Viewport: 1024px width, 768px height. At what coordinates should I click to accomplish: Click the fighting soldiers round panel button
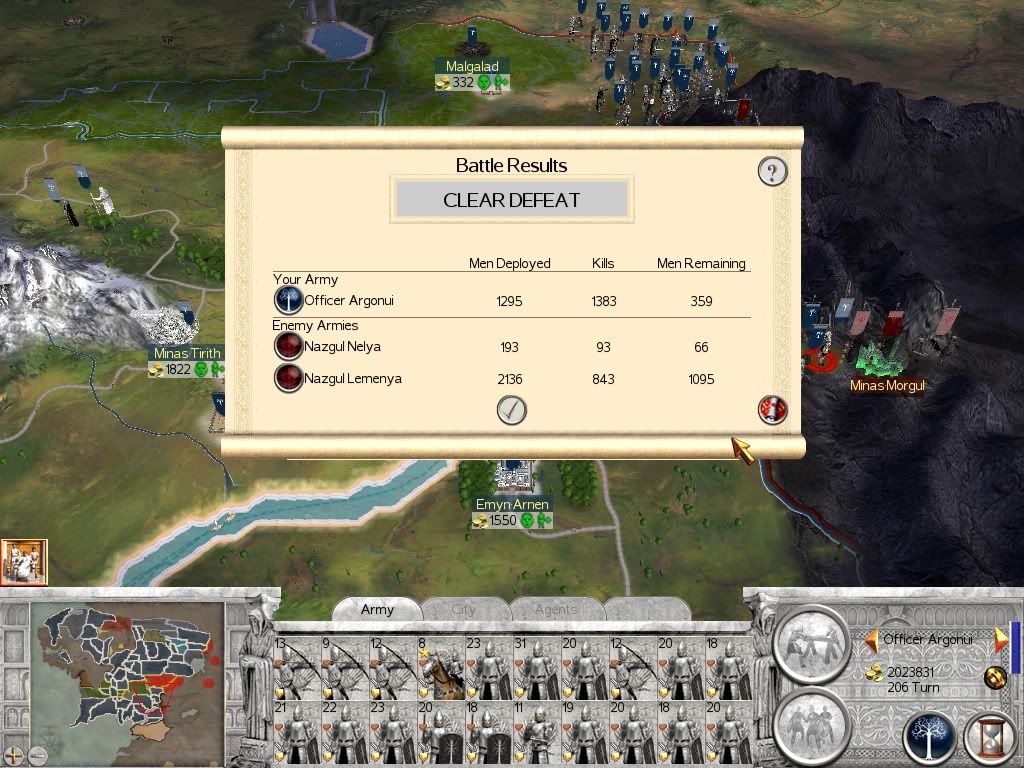pyautogui.click(x=811, y=640)
